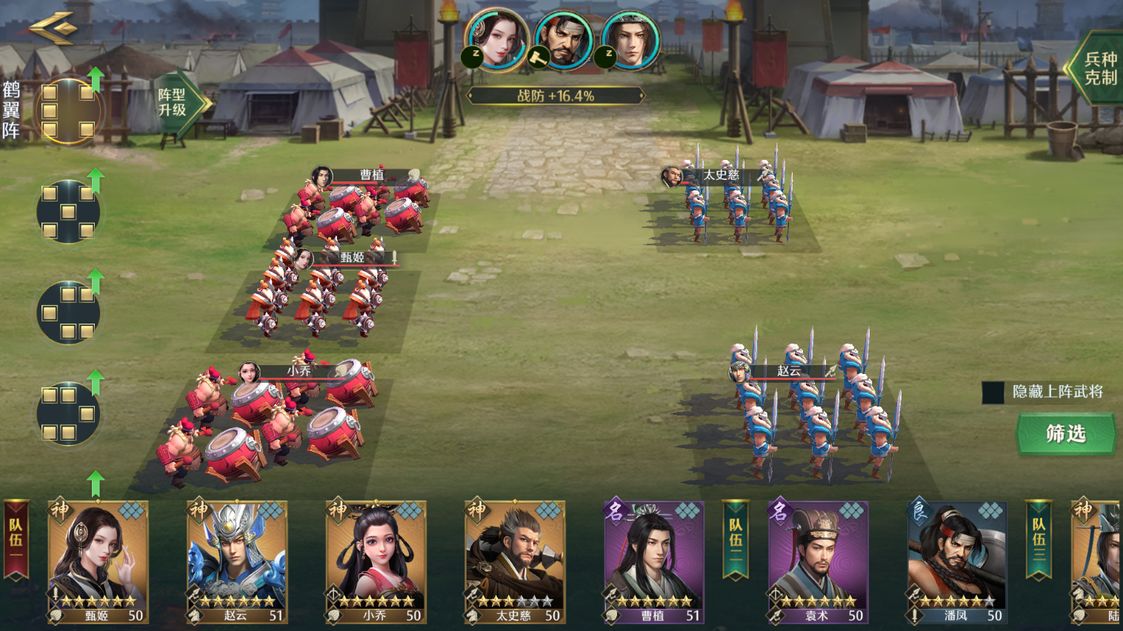Switch to the 队伍三 team tab

(1039, 540)
